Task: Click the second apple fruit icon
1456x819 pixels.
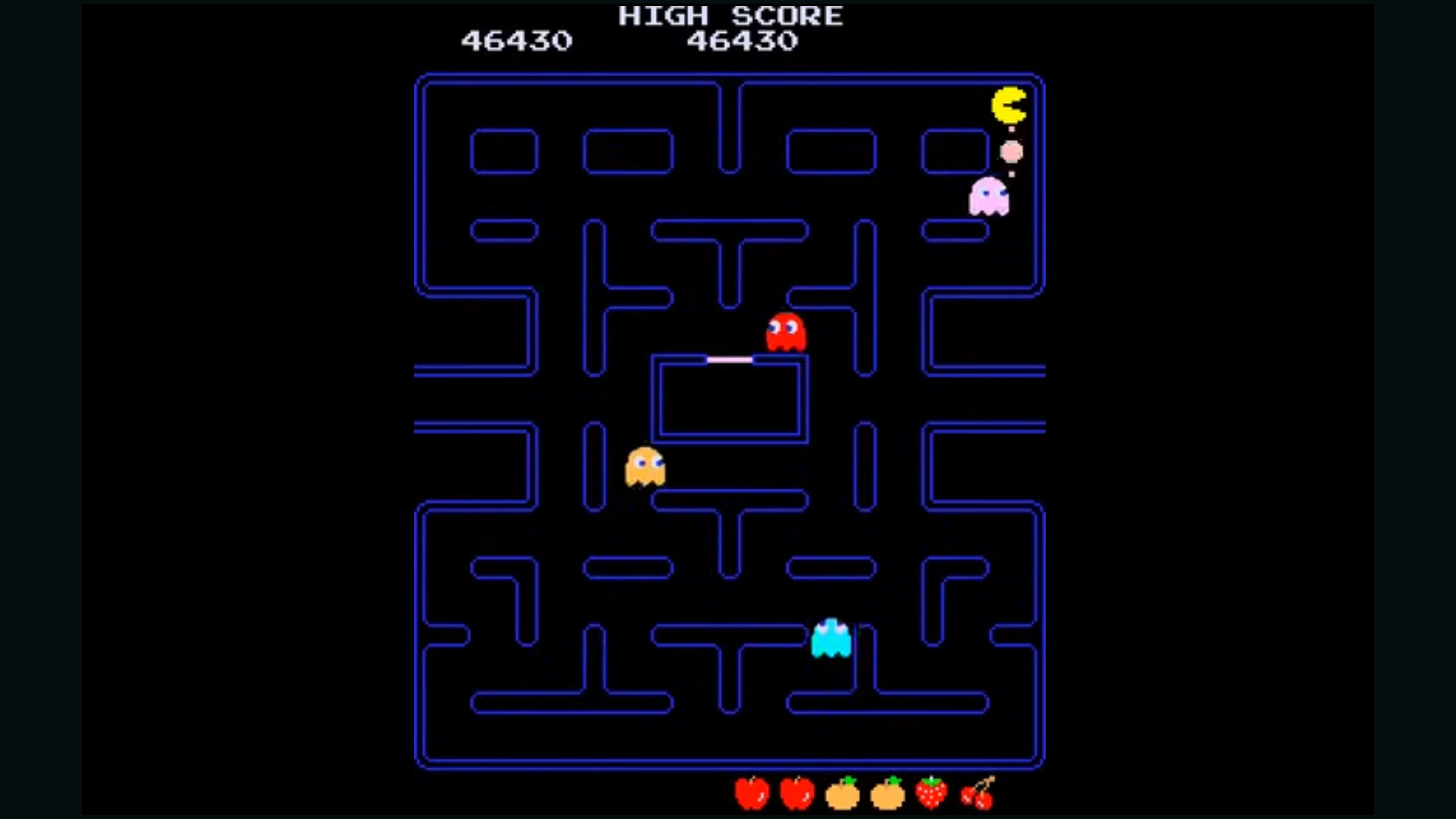Action: pos(797,794)
